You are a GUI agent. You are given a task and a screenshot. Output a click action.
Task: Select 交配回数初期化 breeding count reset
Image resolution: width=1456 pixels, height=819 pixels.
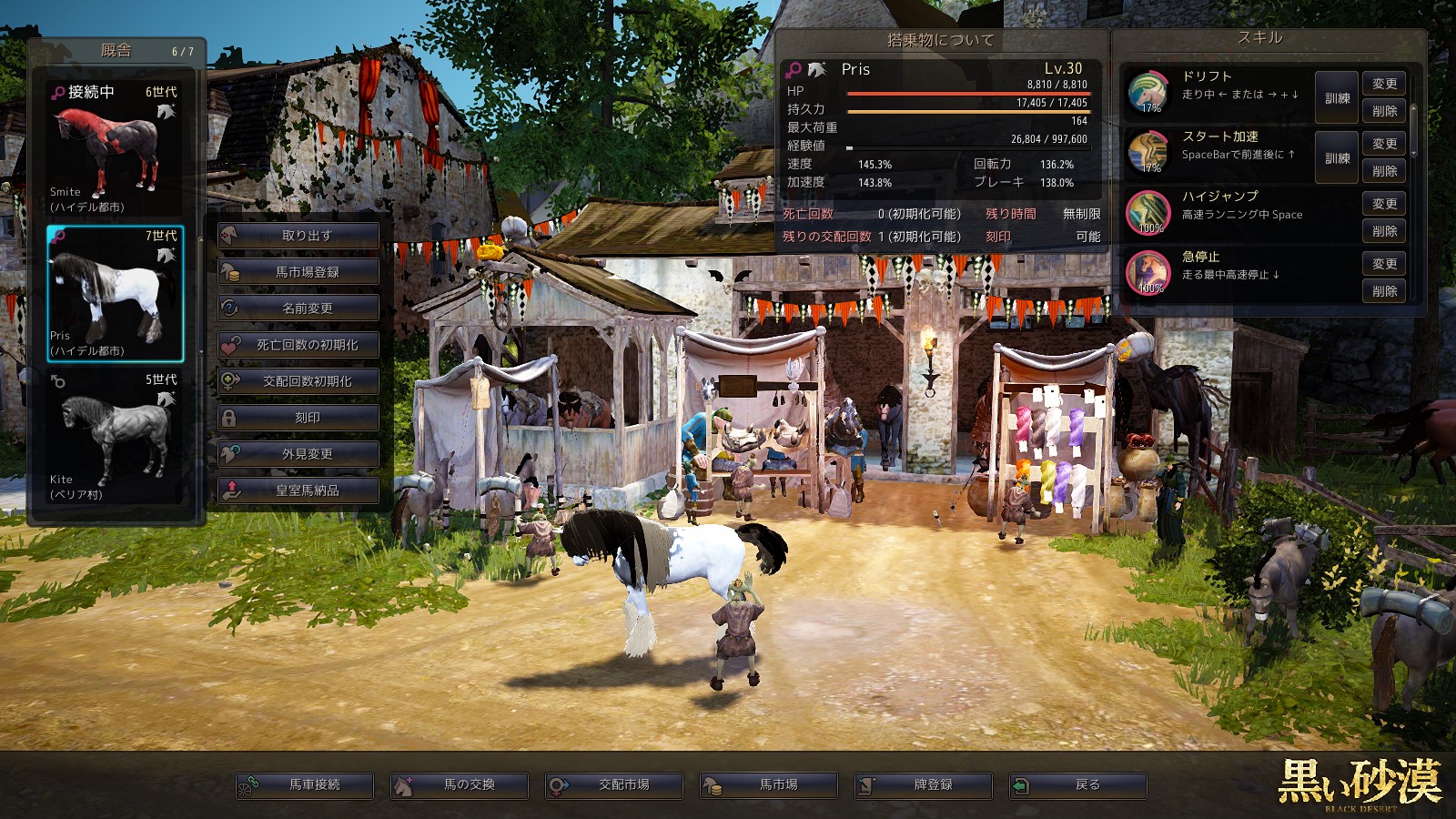298,381
